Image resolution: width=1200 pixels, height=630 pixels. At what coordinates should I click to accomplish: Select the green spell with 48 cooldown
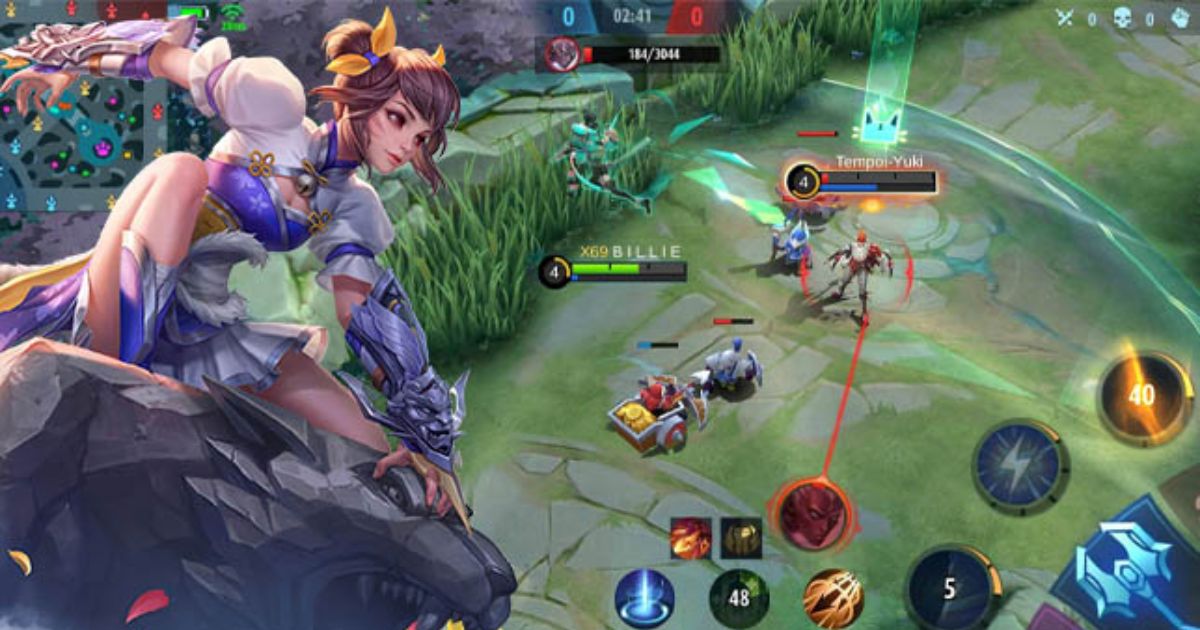tap(739, 598)
